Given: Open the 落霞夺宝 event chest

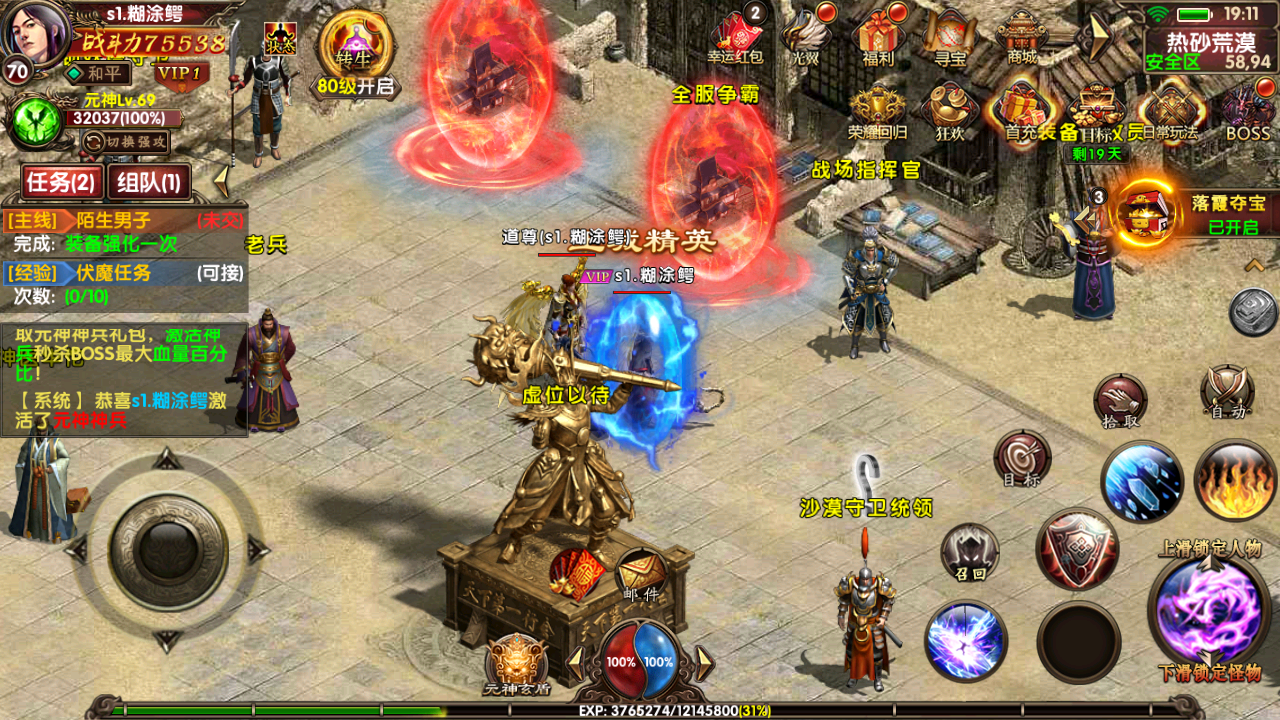Looking at the screenshot, I should tap(1145, 211).
